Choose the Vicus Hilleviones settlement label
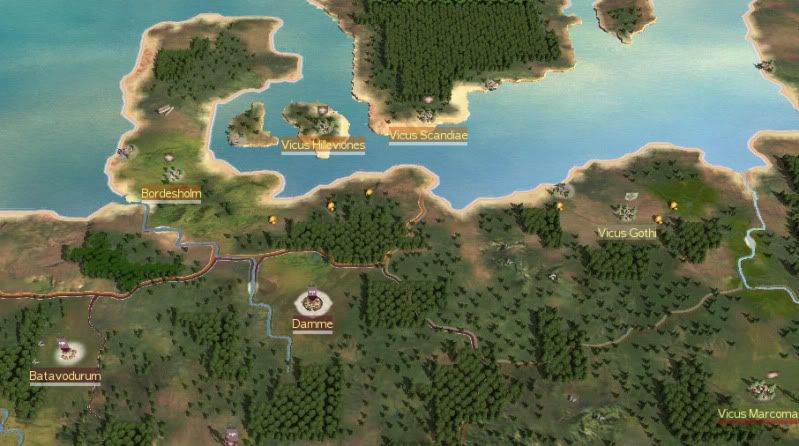The height and width of the screenshot is (446, 799). point(323,145)
